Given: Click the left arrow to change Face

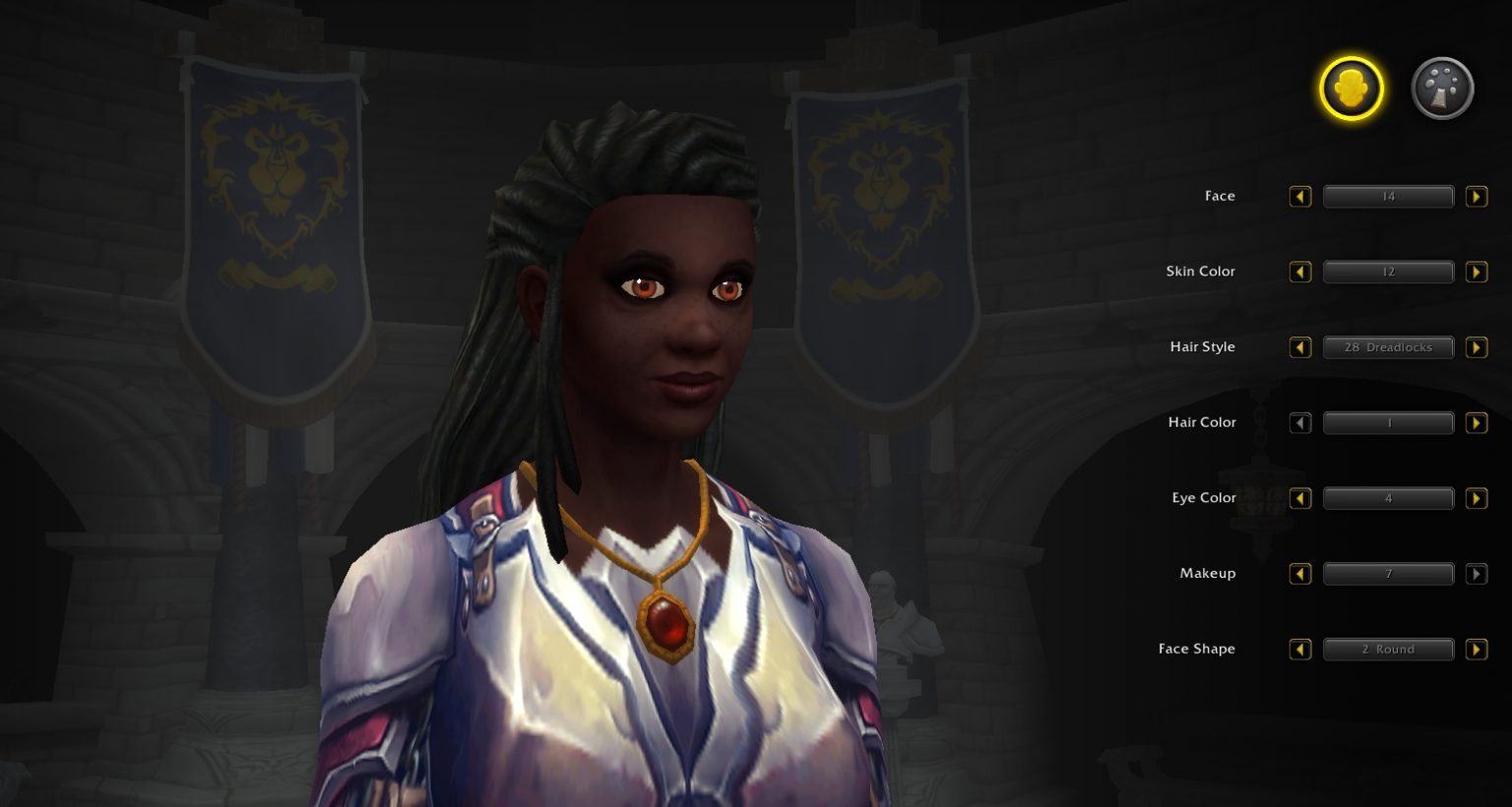Looking at the screenshot, I should click(x=1300, y=196).
